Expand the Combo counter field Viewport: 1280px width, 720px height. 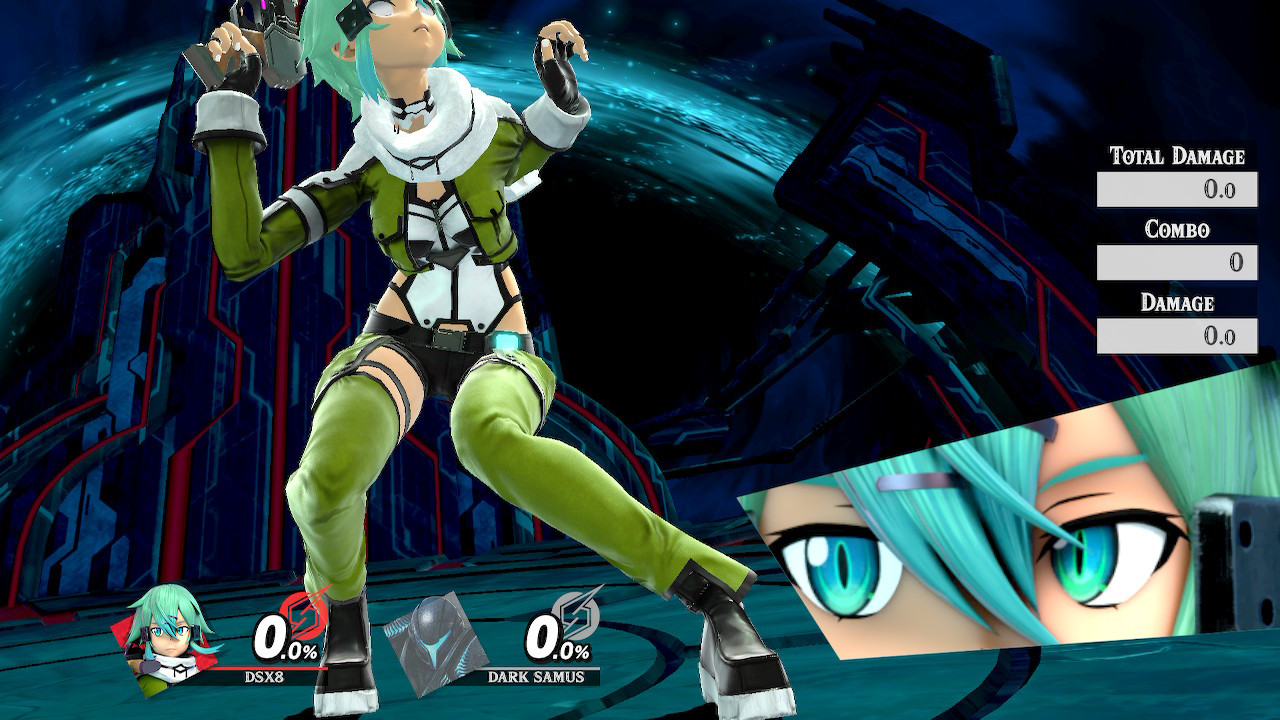click(x=1175, y=263)
